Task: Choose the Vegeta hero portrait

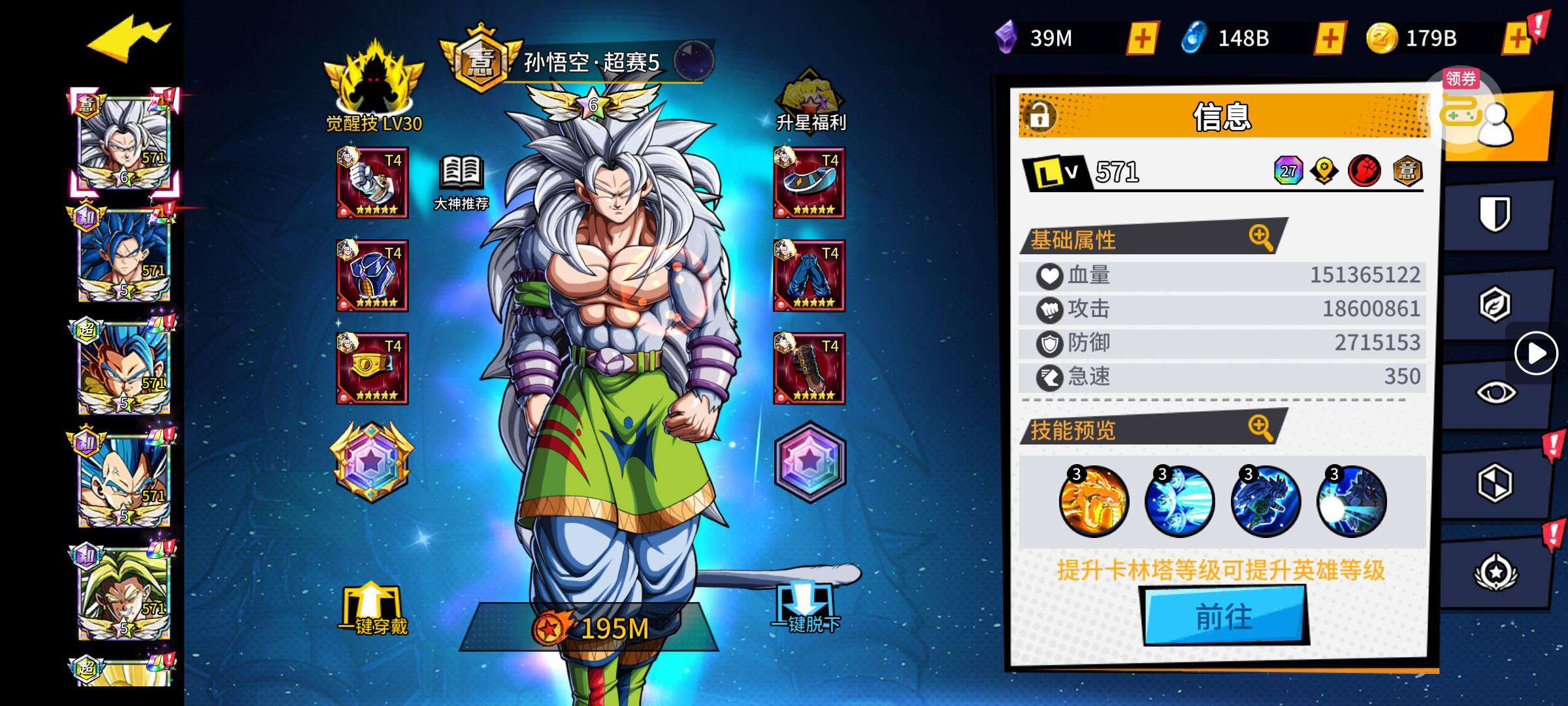Action: pos(124,481)
